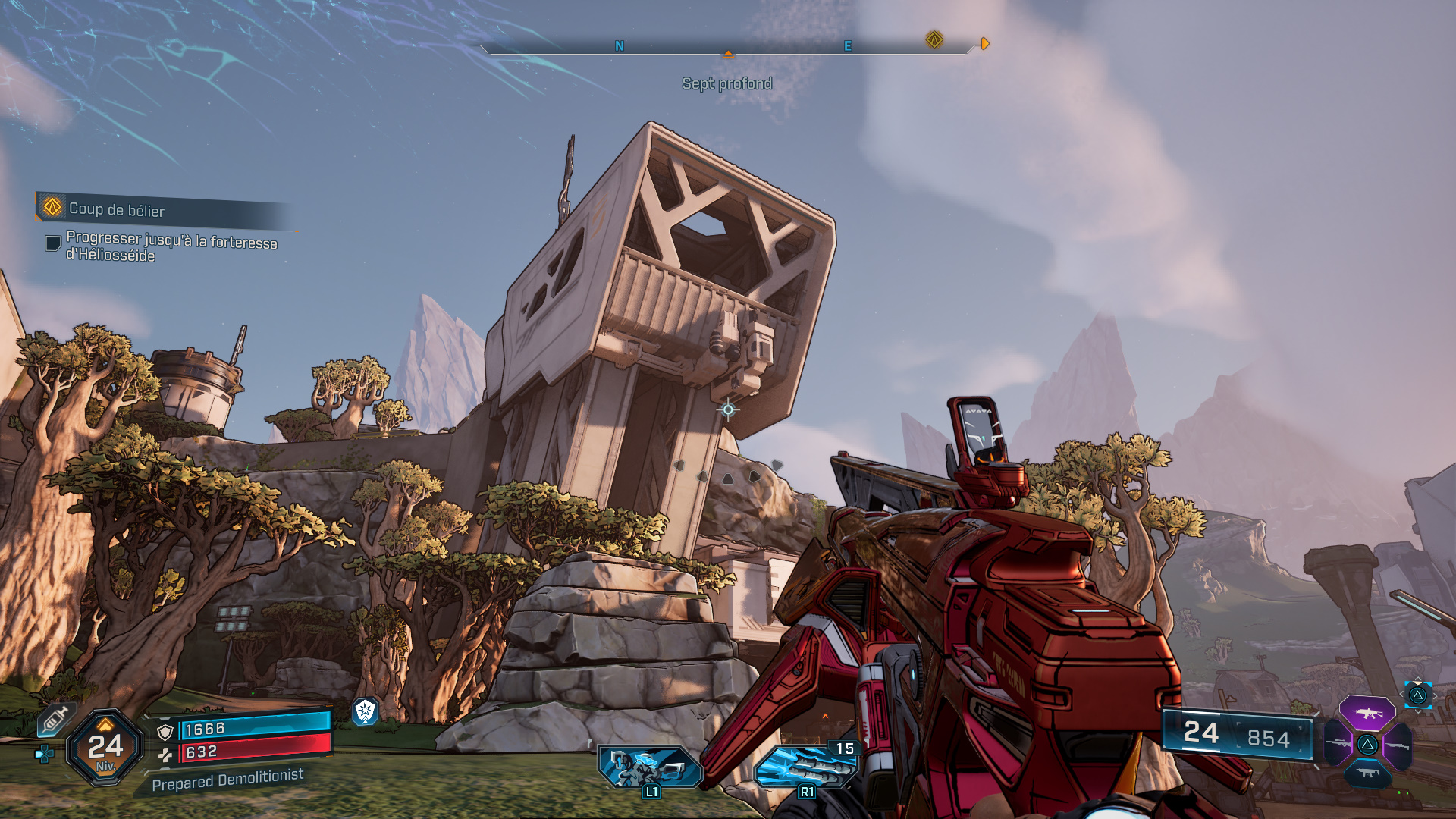
Task: Click the d-pad indicator near the level badge
Action: [44, 752]
